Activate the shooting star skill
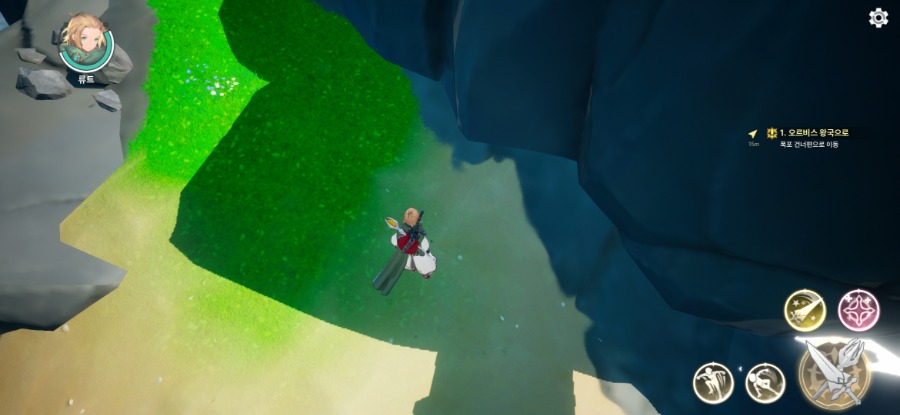900x415 pixels. click(803, 310)
